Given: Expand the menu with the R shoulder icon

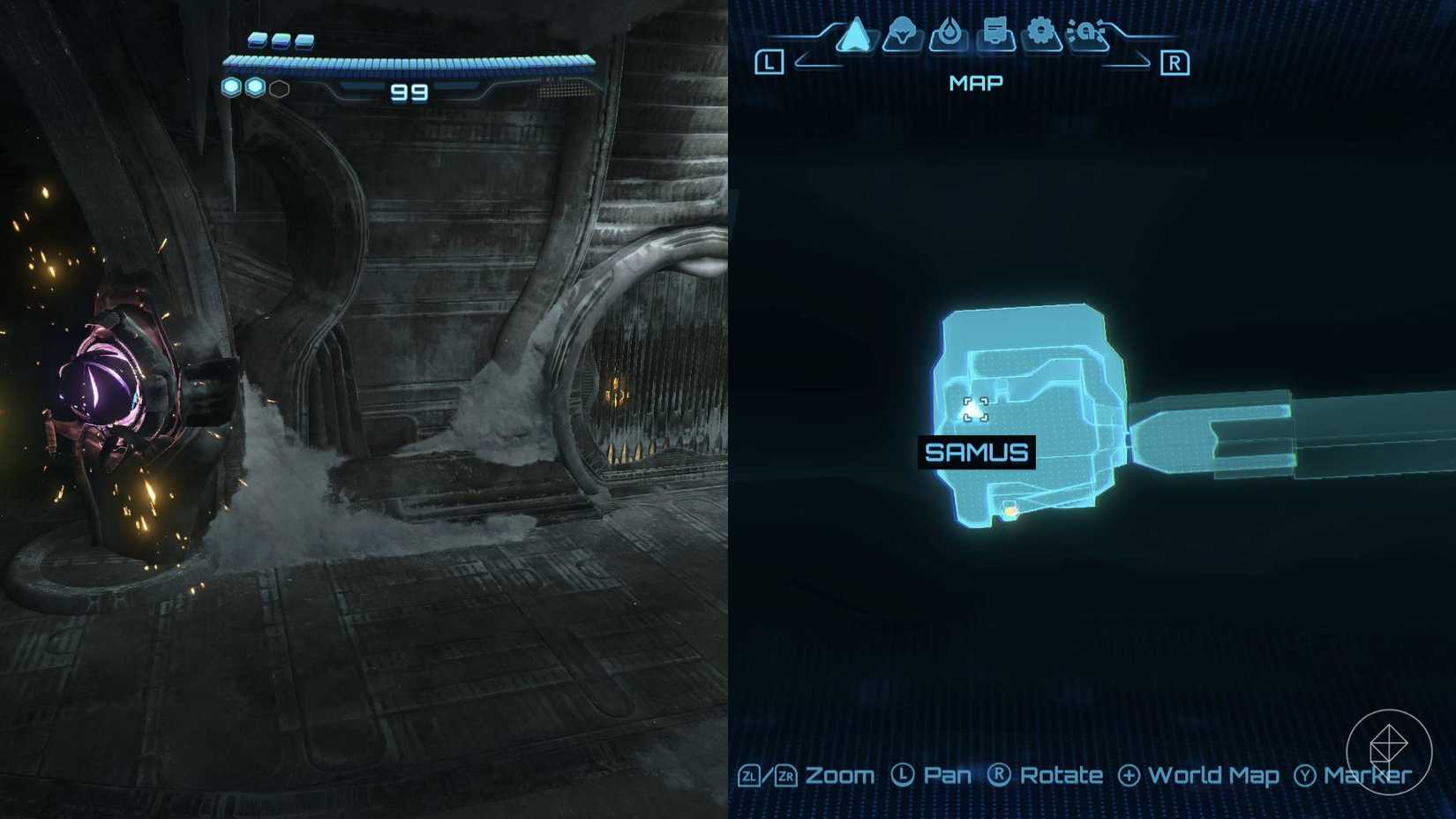Looking at the screenshot, I should [1175, 64].
